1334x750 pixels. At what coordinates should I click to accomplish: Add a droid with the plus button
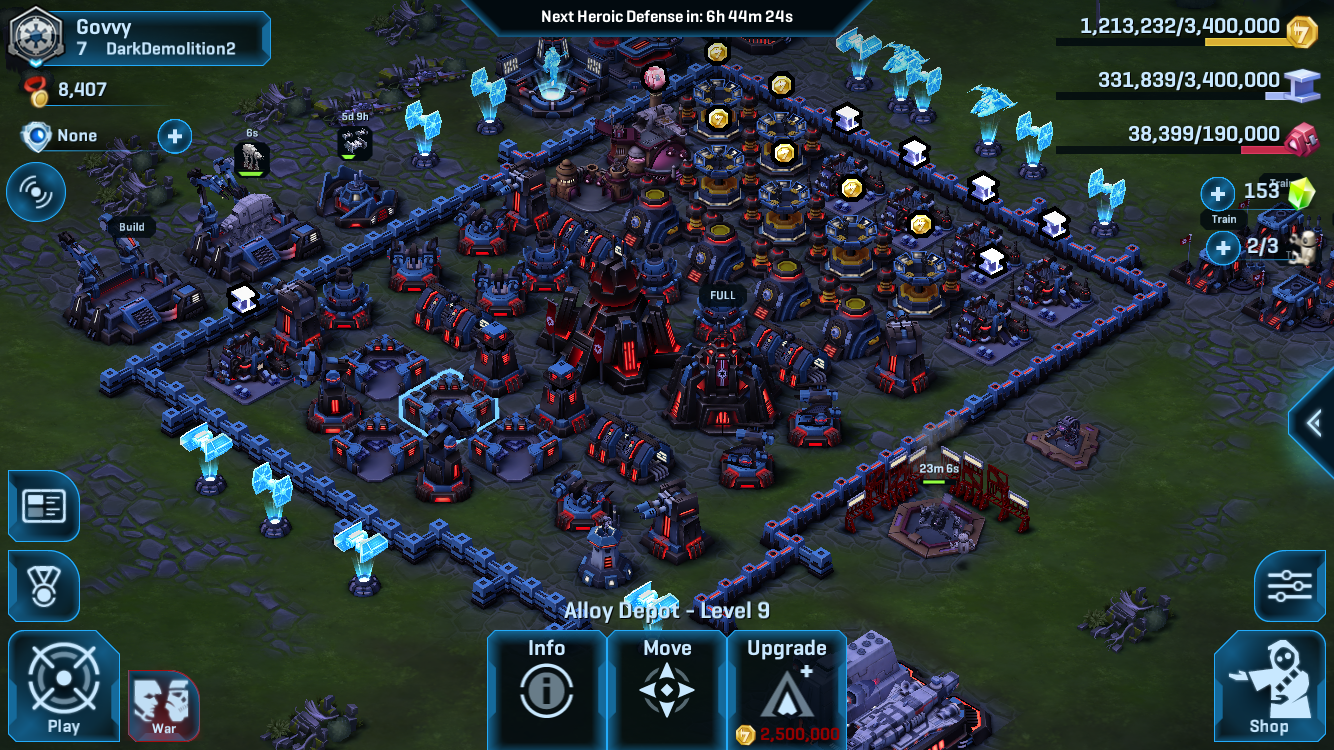1223,247
